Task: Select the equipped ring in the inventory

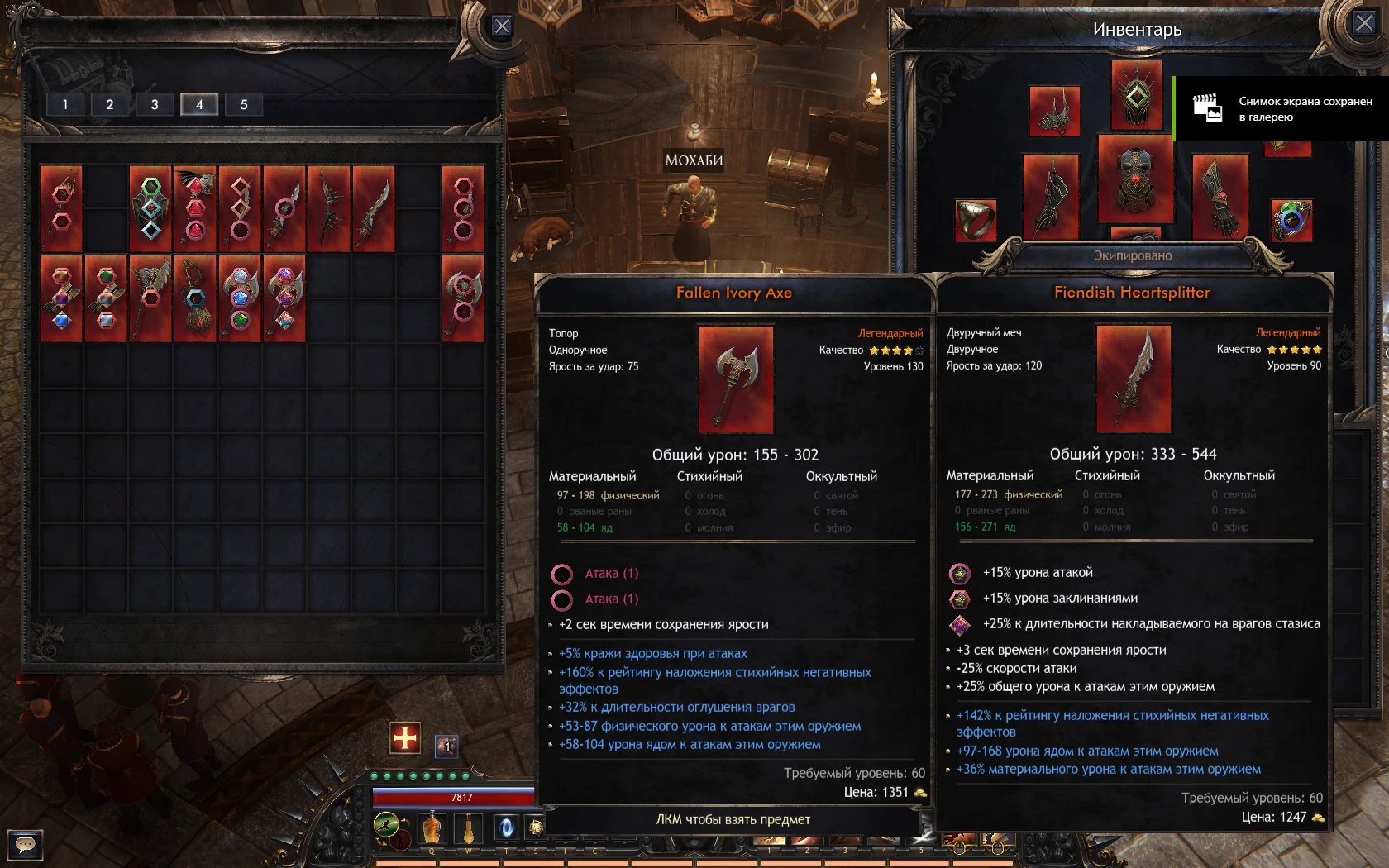Action: [976, 220]
